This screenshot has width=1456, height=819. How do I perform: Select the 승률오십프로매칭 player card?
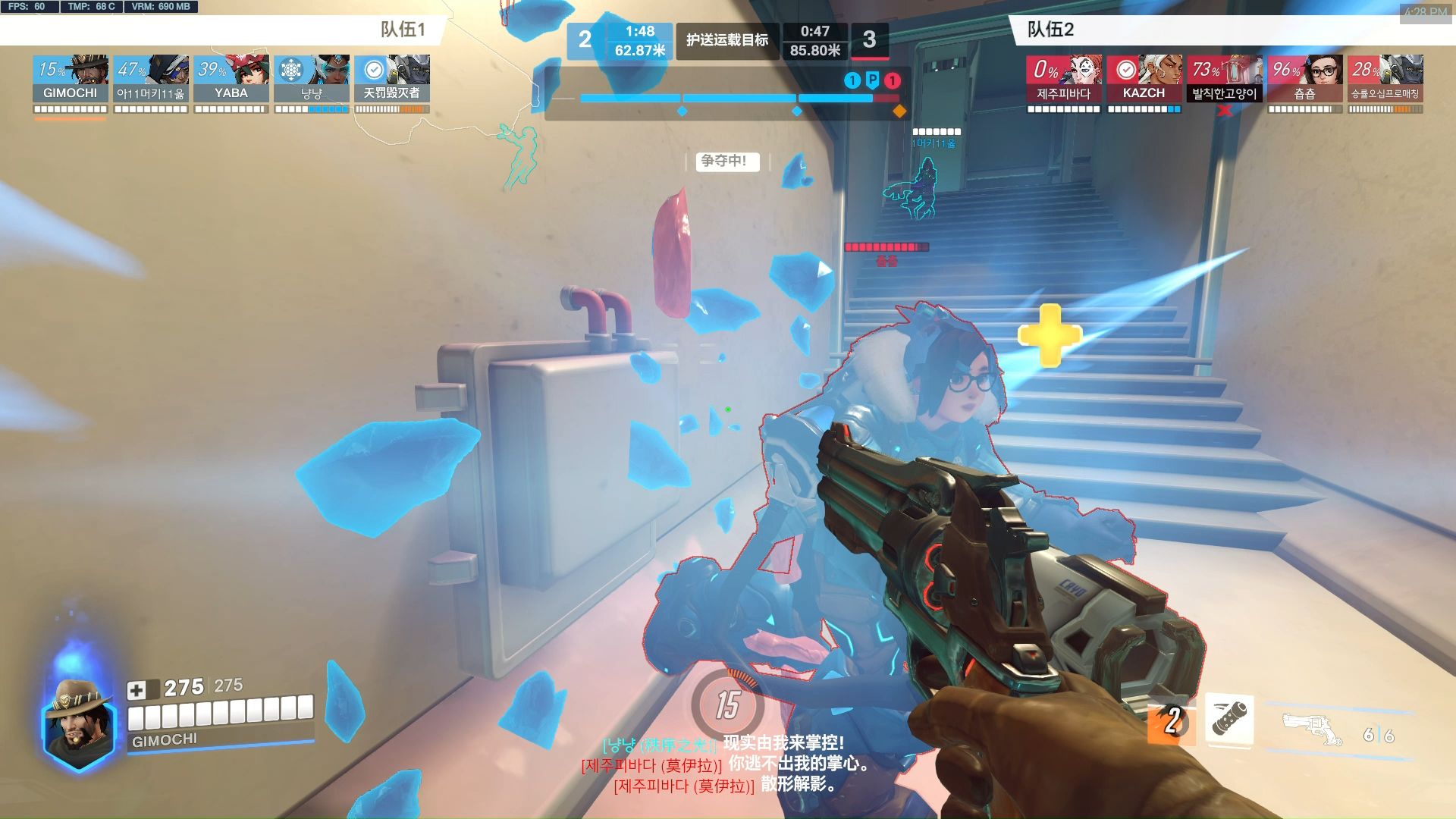(1385, 79)
